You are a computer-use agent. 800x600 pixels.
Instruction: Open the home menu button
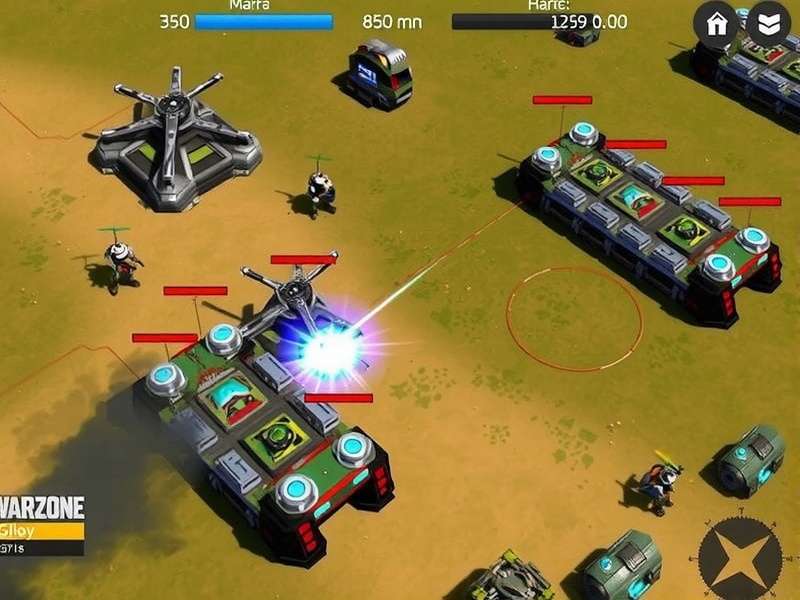[717, 25]
